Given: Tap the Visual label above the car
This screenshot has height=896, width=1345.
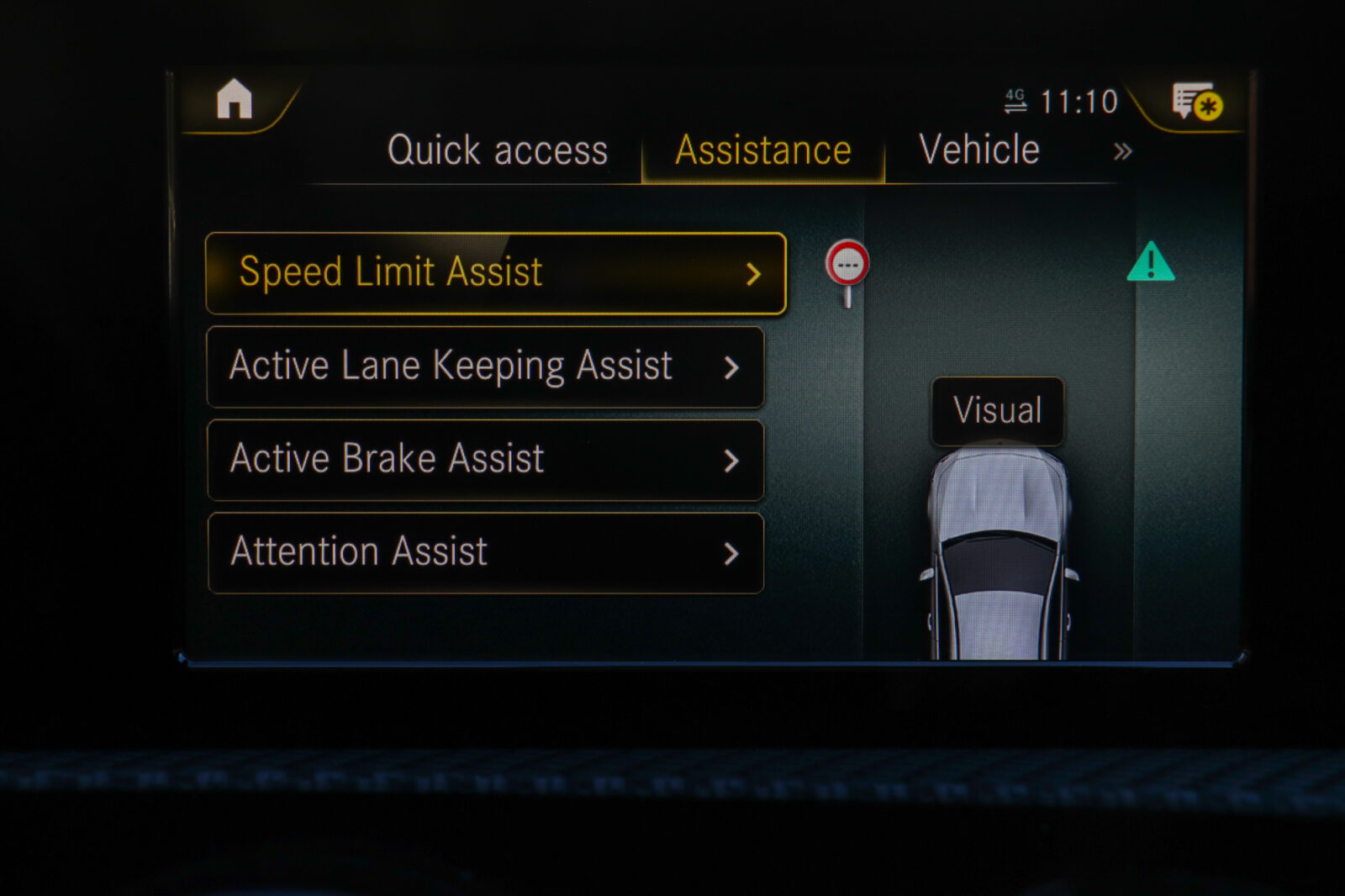Looking at the screenshot, I should [998, 411].
